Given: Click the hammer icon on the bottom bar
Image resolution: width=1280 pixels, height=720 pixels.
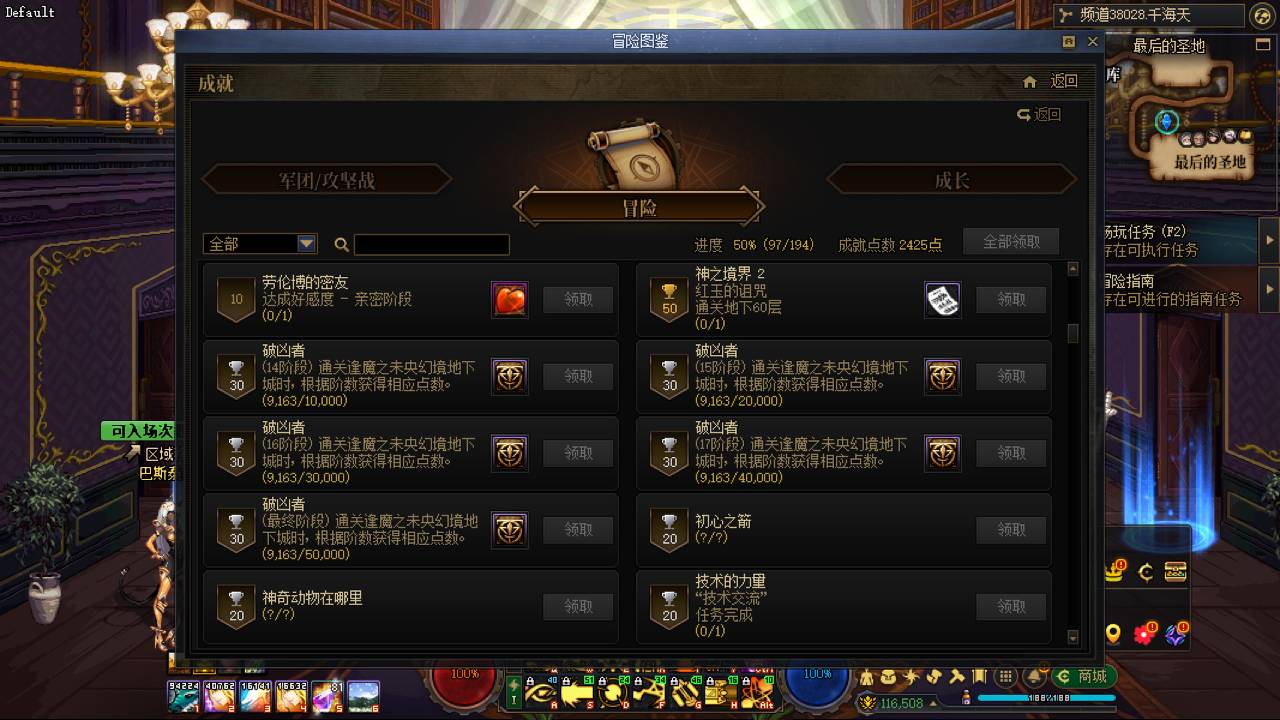Looking at the screenshot, I should click(955, 677).
